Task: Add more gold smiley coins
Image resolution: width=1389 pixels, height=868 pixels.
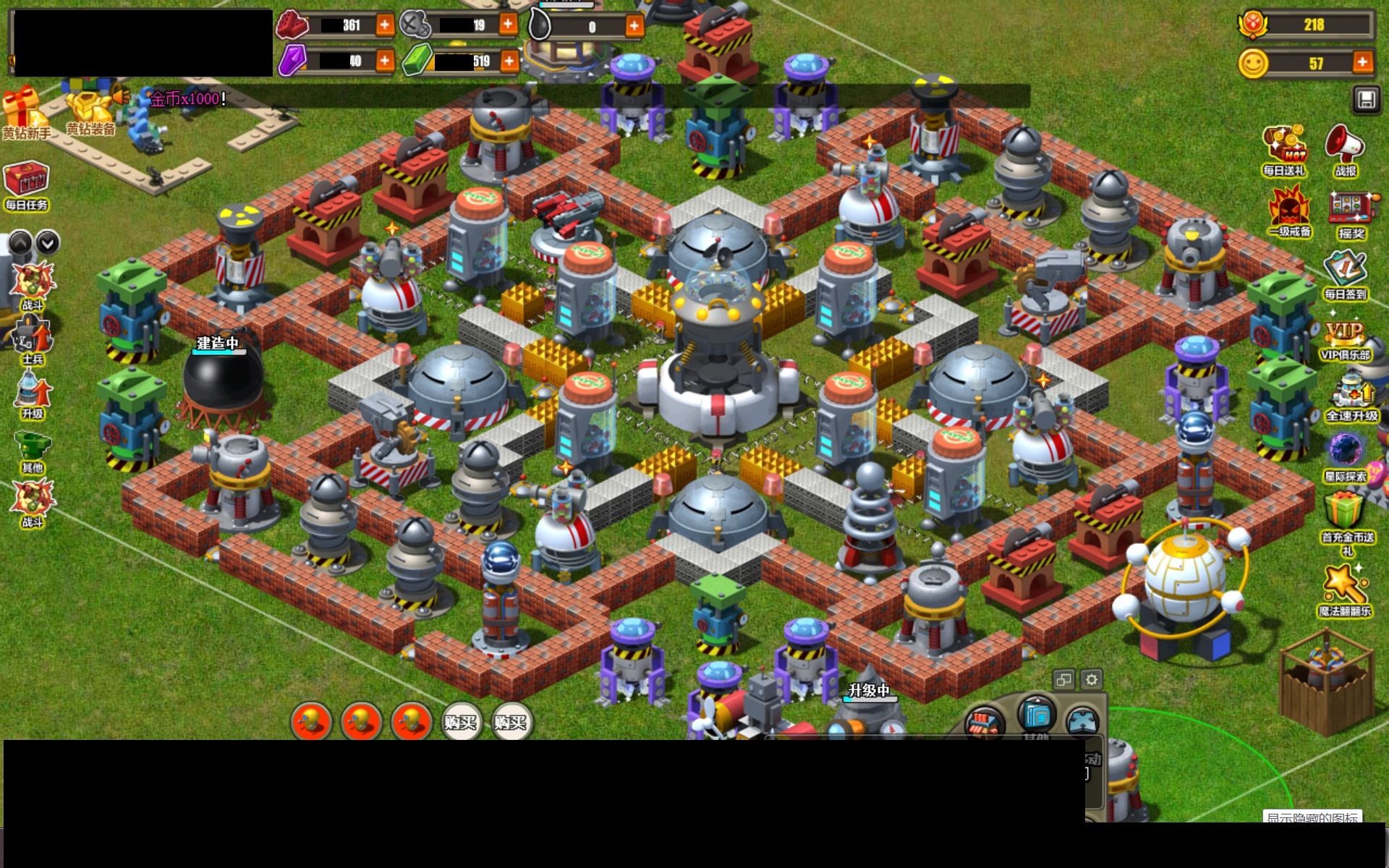Action: pyautogui.click(x=1362, y=62)
